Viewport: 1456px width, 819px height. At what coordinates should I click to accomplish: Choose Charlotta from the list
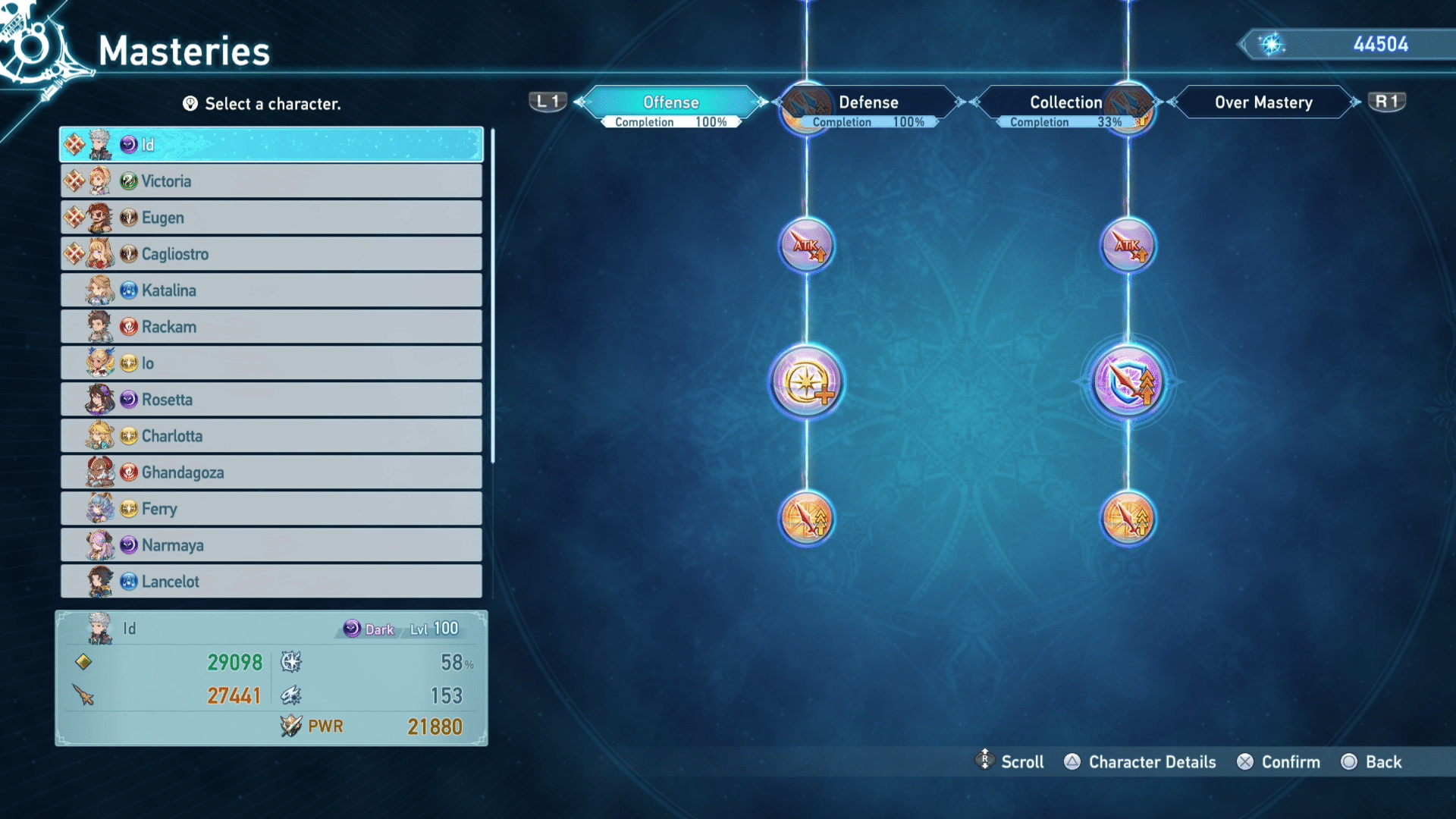pyautogui.click(x=271, y=436)
